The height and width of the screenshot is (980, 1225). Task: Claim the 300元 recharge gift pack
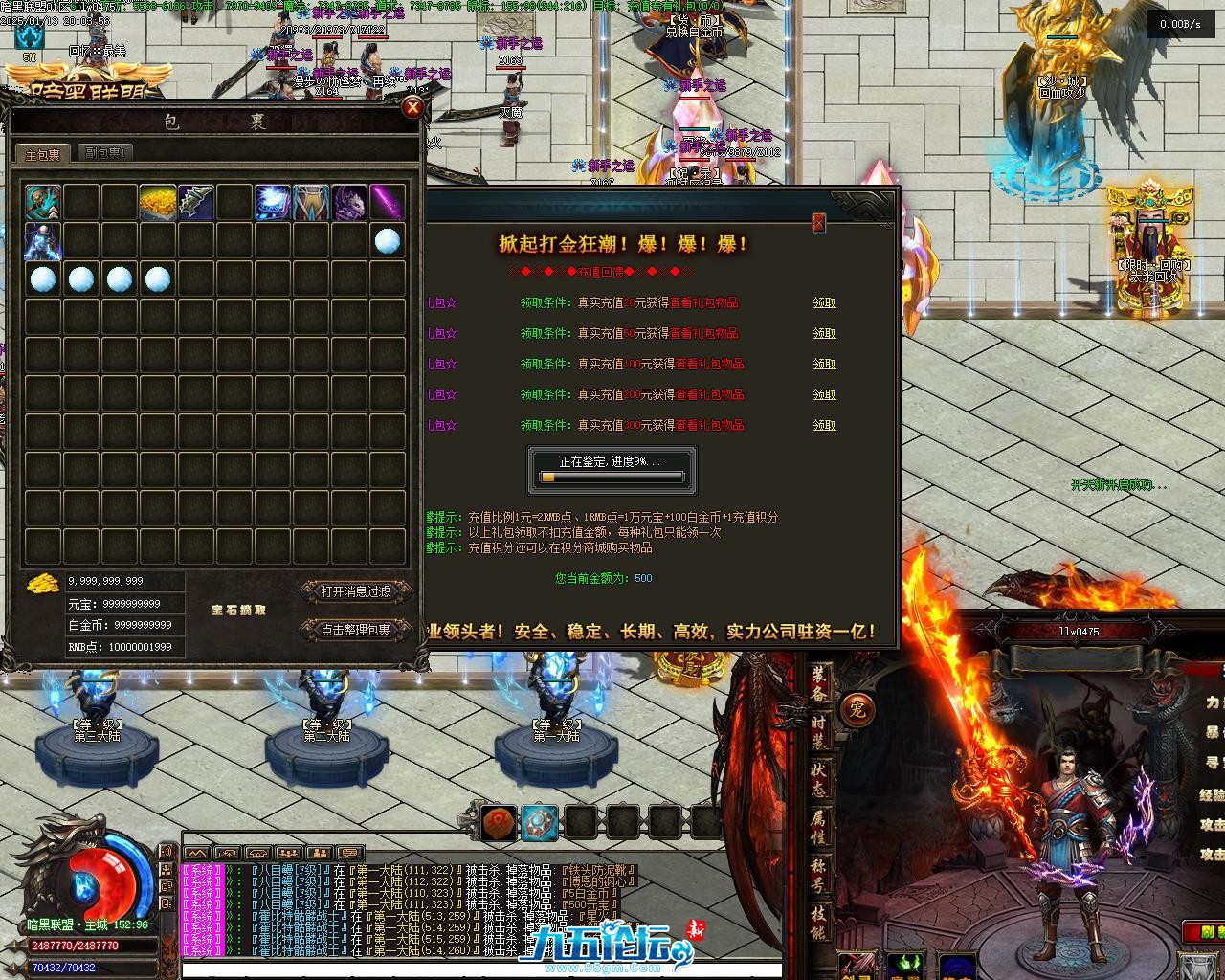point(824,425)
